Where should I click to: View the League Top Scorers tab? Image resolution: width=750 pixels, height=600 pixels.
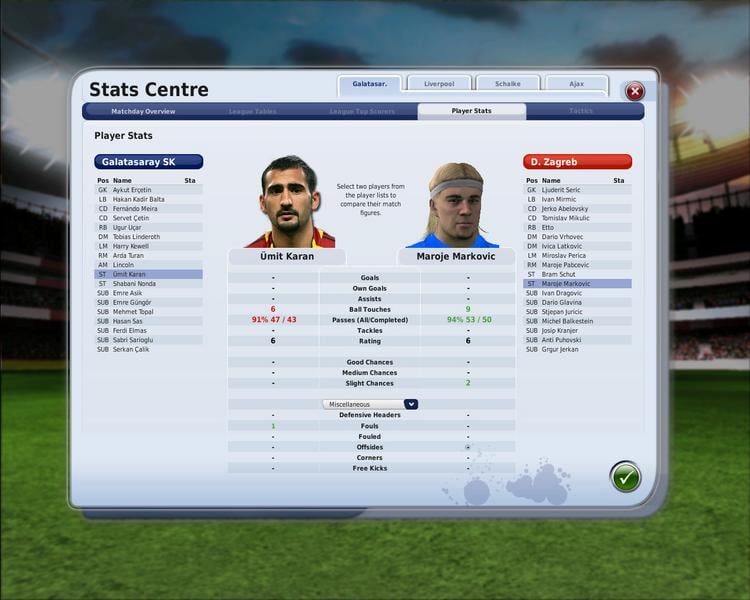[361, 111]
